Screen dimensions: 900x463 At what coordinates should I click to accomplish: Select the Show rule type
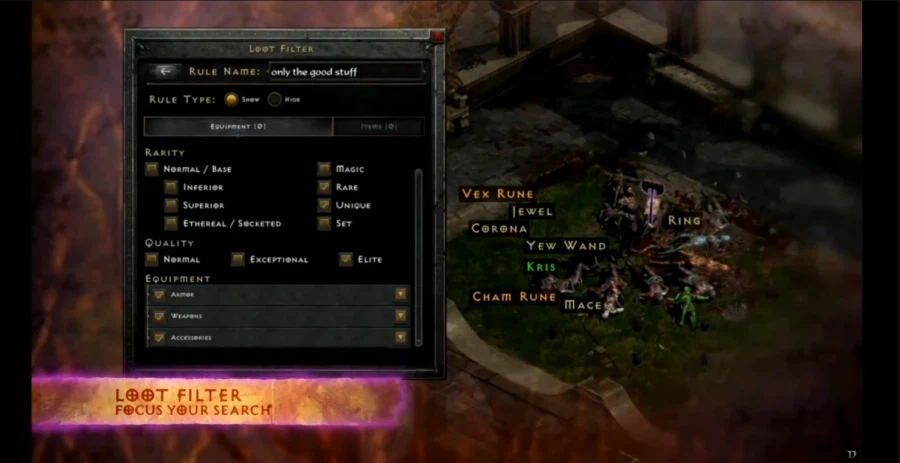(231, 99)
